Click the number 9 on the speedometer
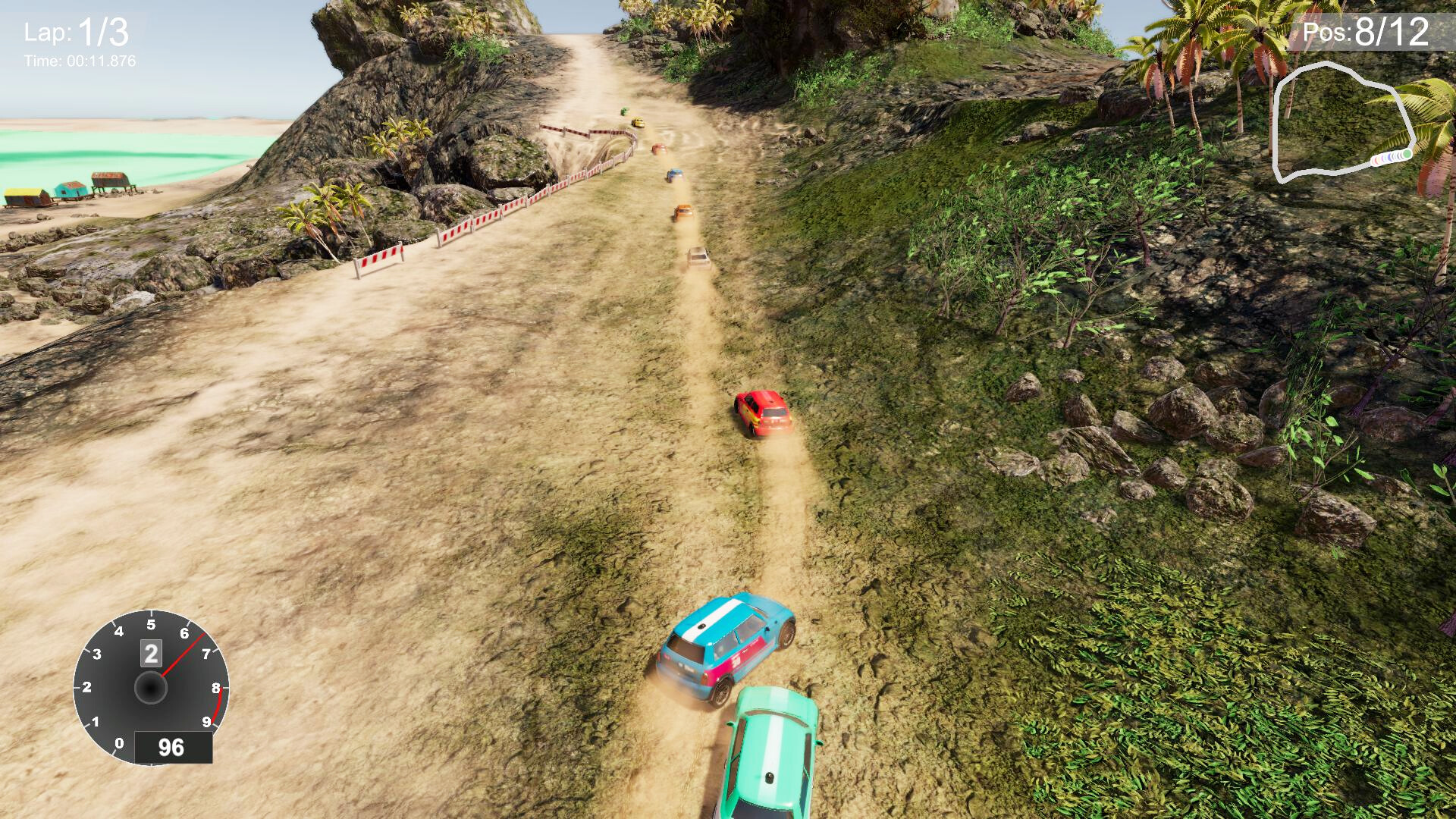This screenshot has width=1456, height=819. pyautogui.click(x=206, y=723)
